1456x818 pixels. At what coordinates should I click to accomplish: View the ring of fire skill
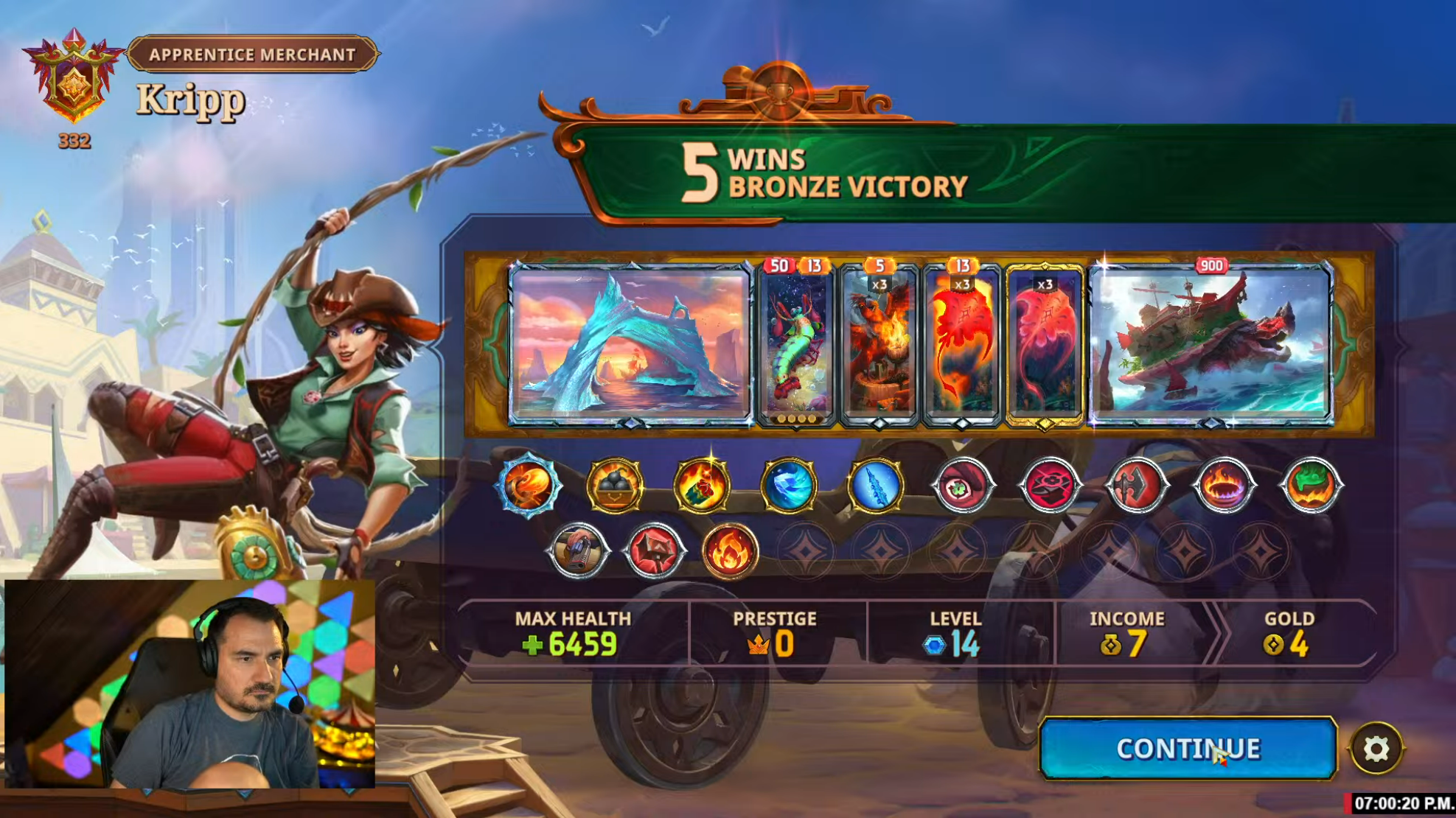coord(1223,486)
